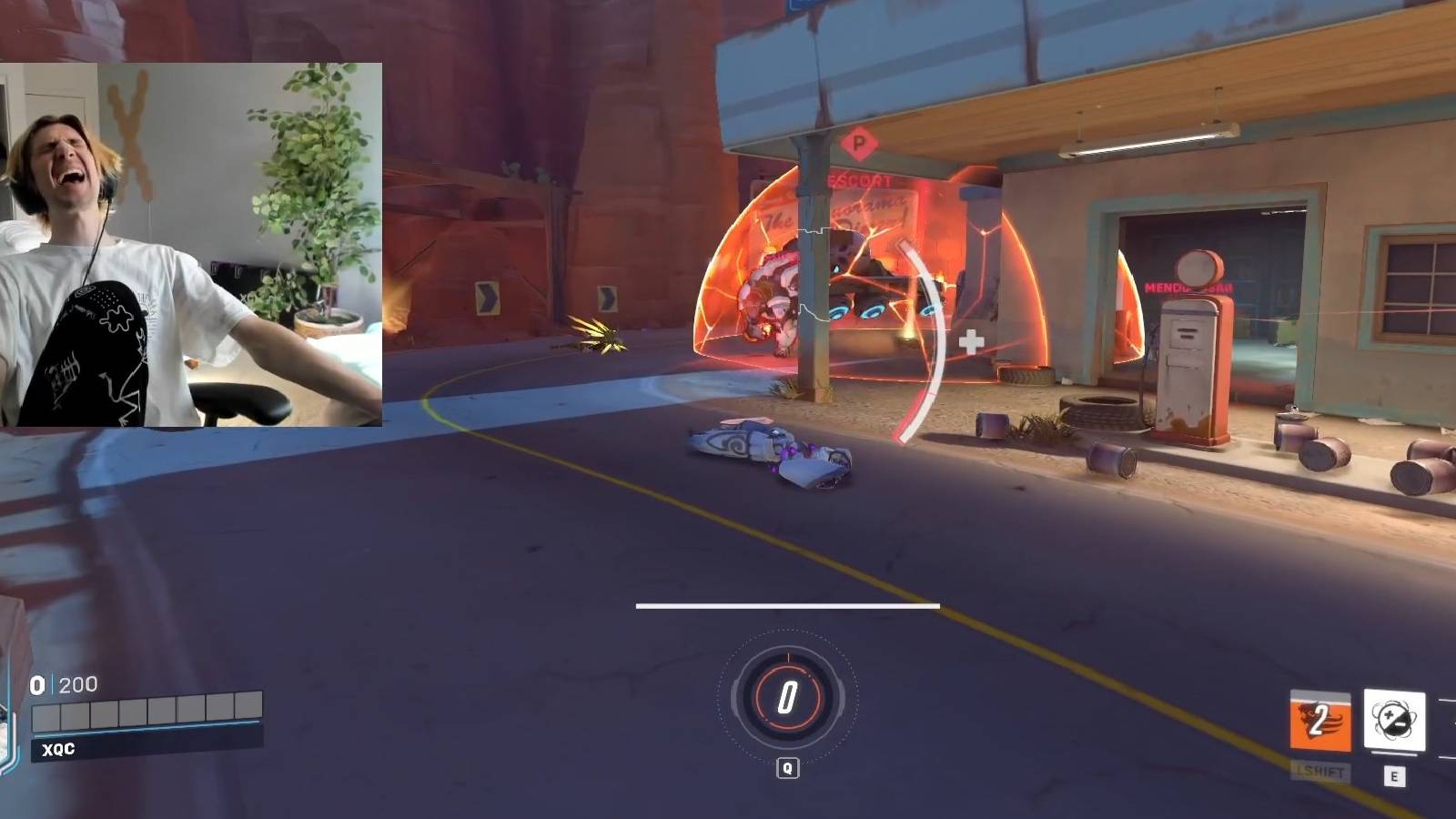Image resolution: width=1456 pixels, height=819 pixels.
Task: Click the ultimate meter showing 0 charge
Action: pyautogui.click(x=786, y=698)
